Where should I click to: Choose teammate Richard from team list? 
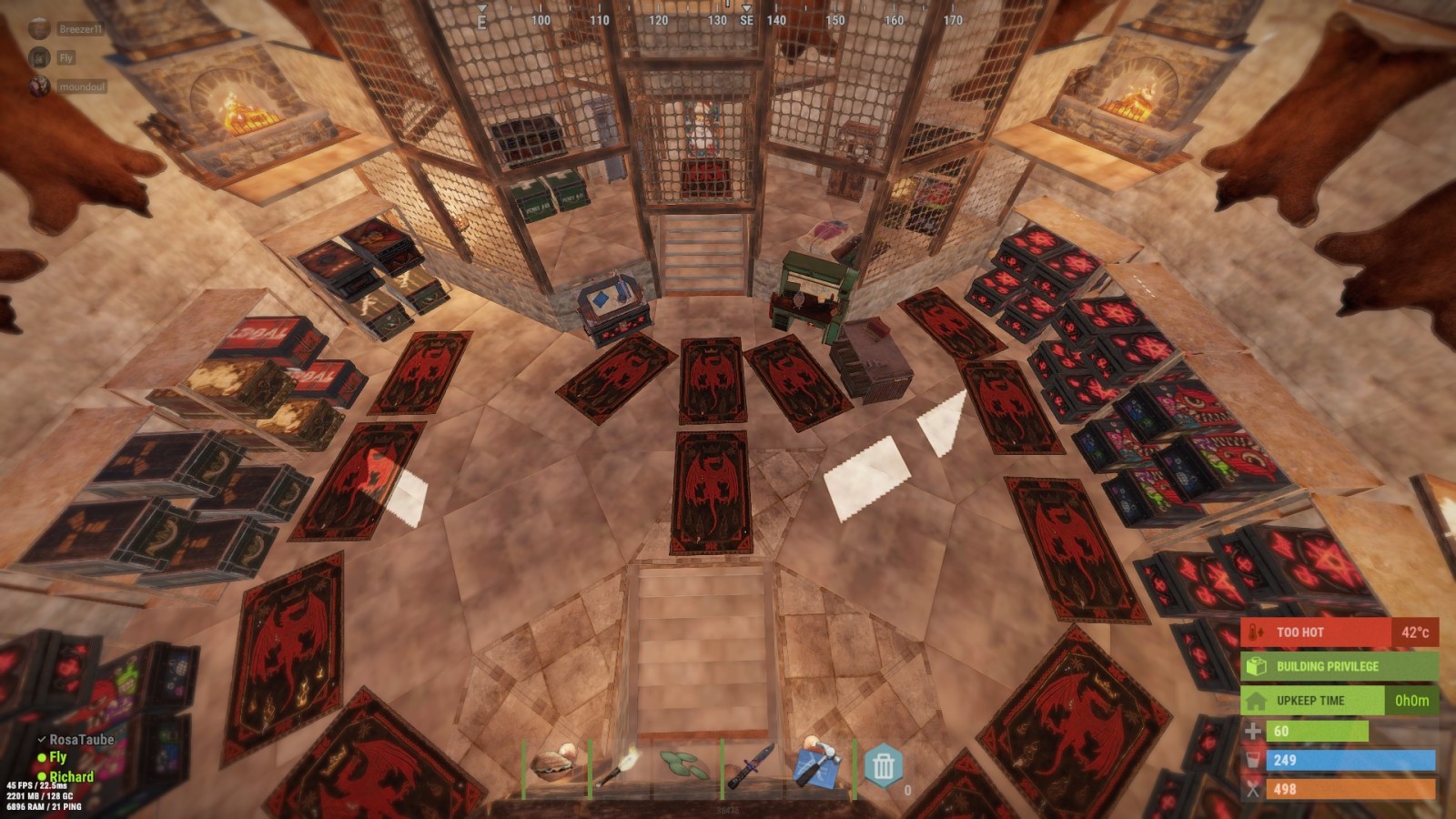pos(71,776)
